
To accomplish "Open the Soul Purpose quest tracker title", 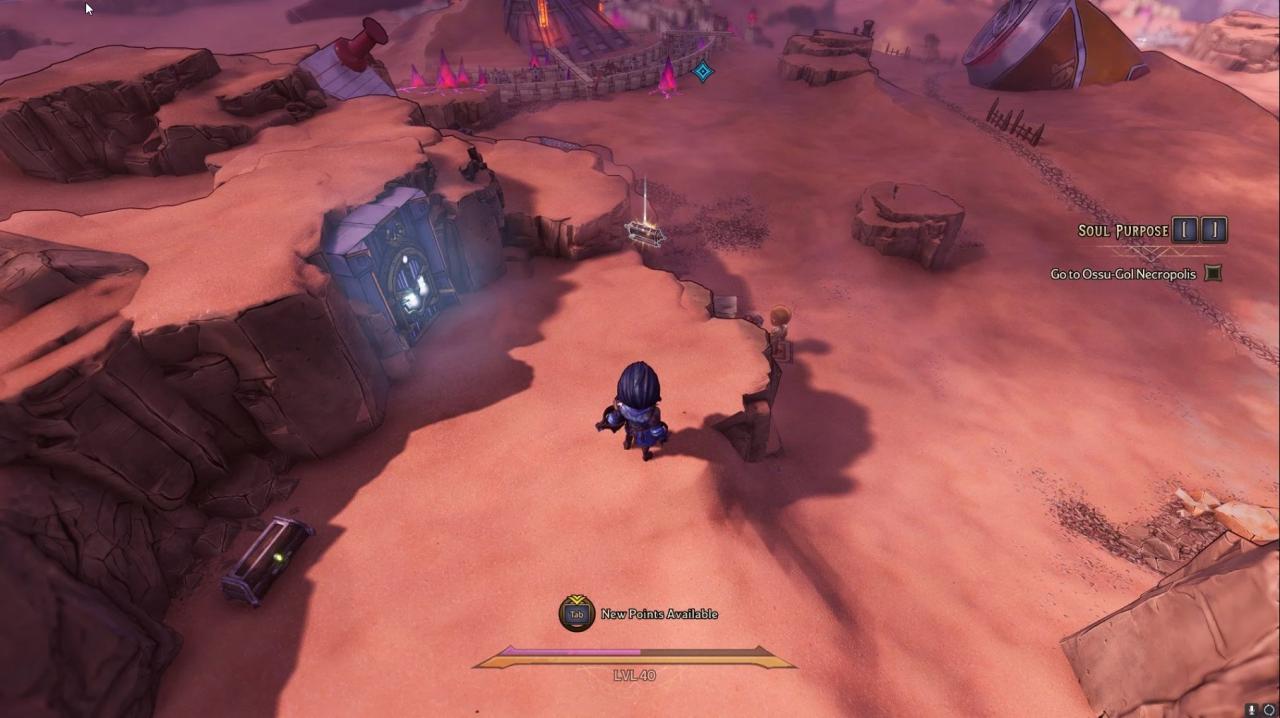I will pos(1123,231).
